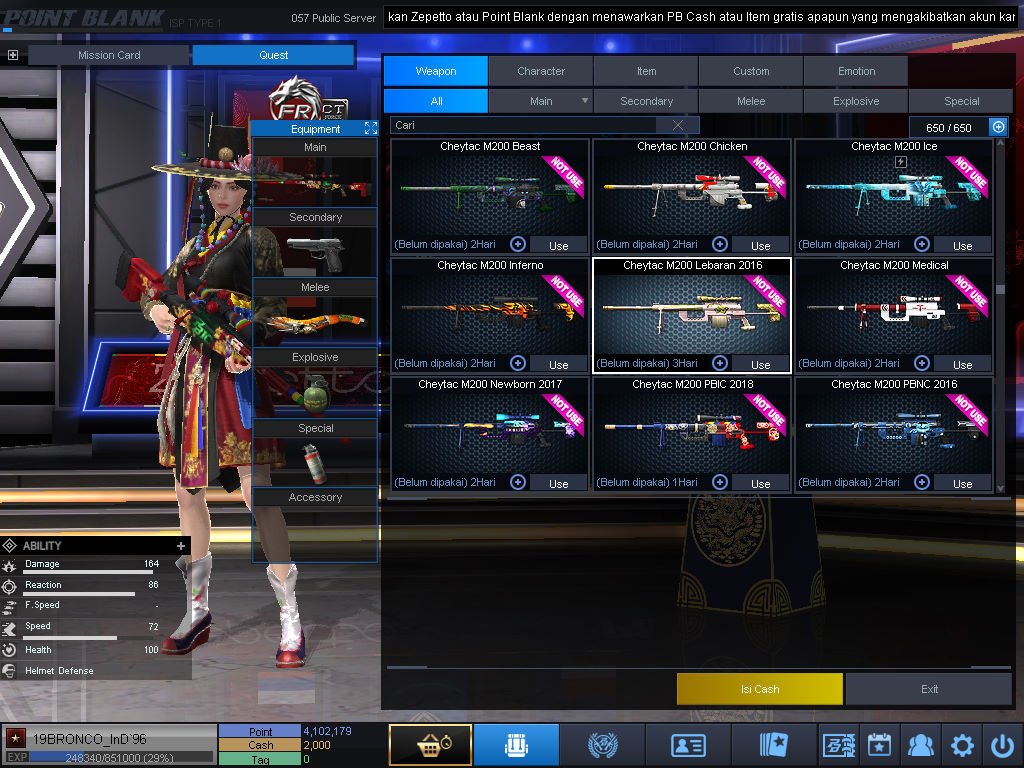Switch to the Mission Card tab

point(109,55)
